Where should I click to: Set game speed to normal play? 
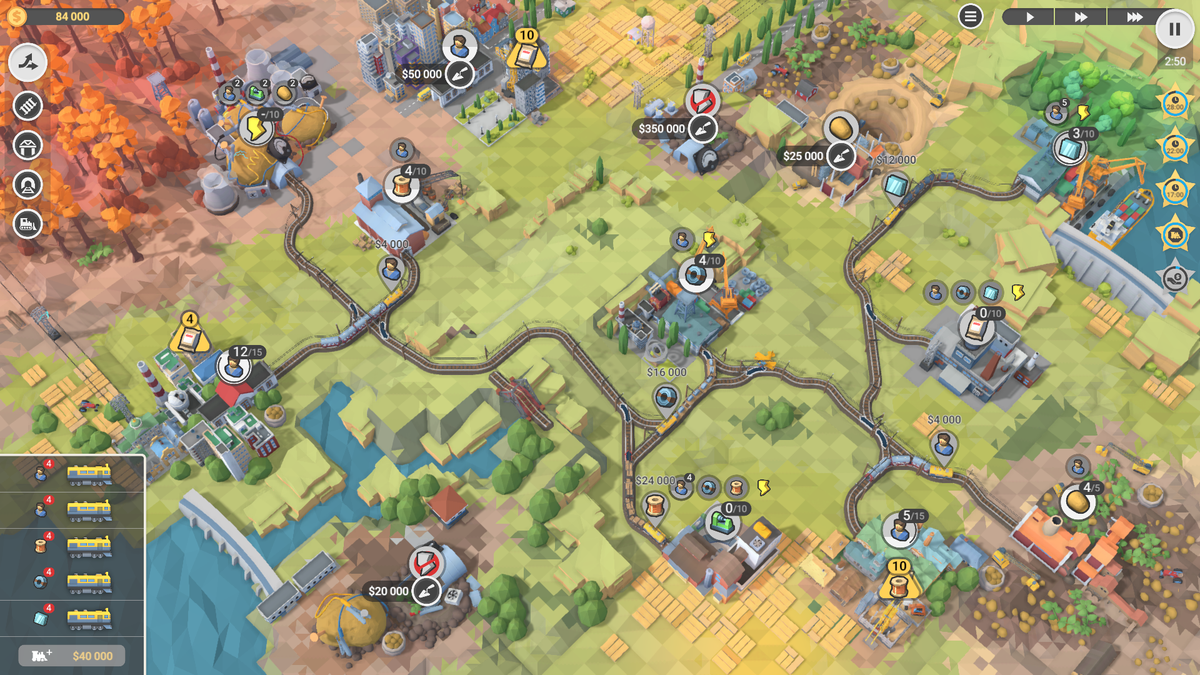point(1029,17)
